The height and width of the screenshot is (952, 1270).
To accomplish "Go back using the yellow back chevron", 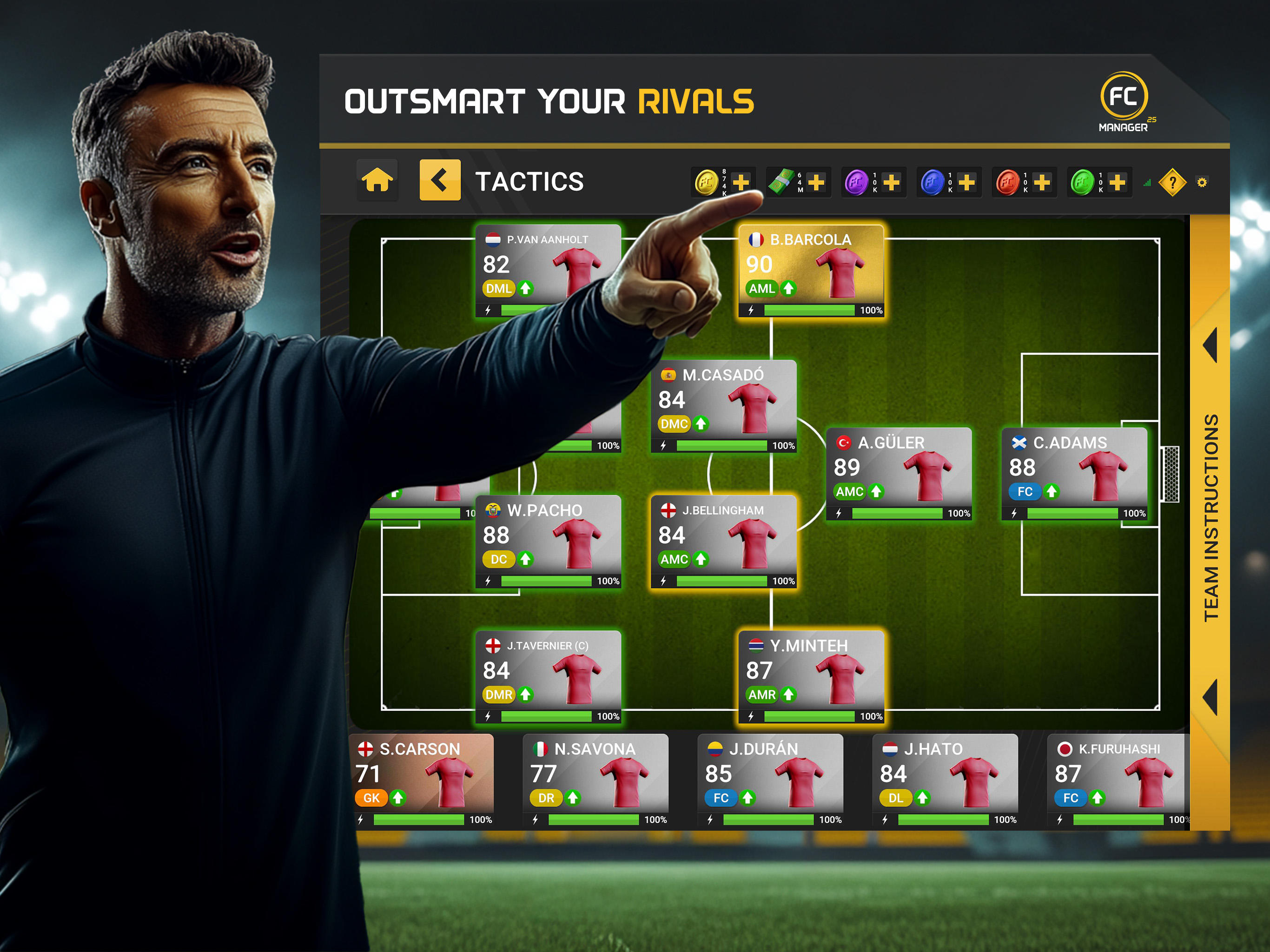I will coord(439,181).
